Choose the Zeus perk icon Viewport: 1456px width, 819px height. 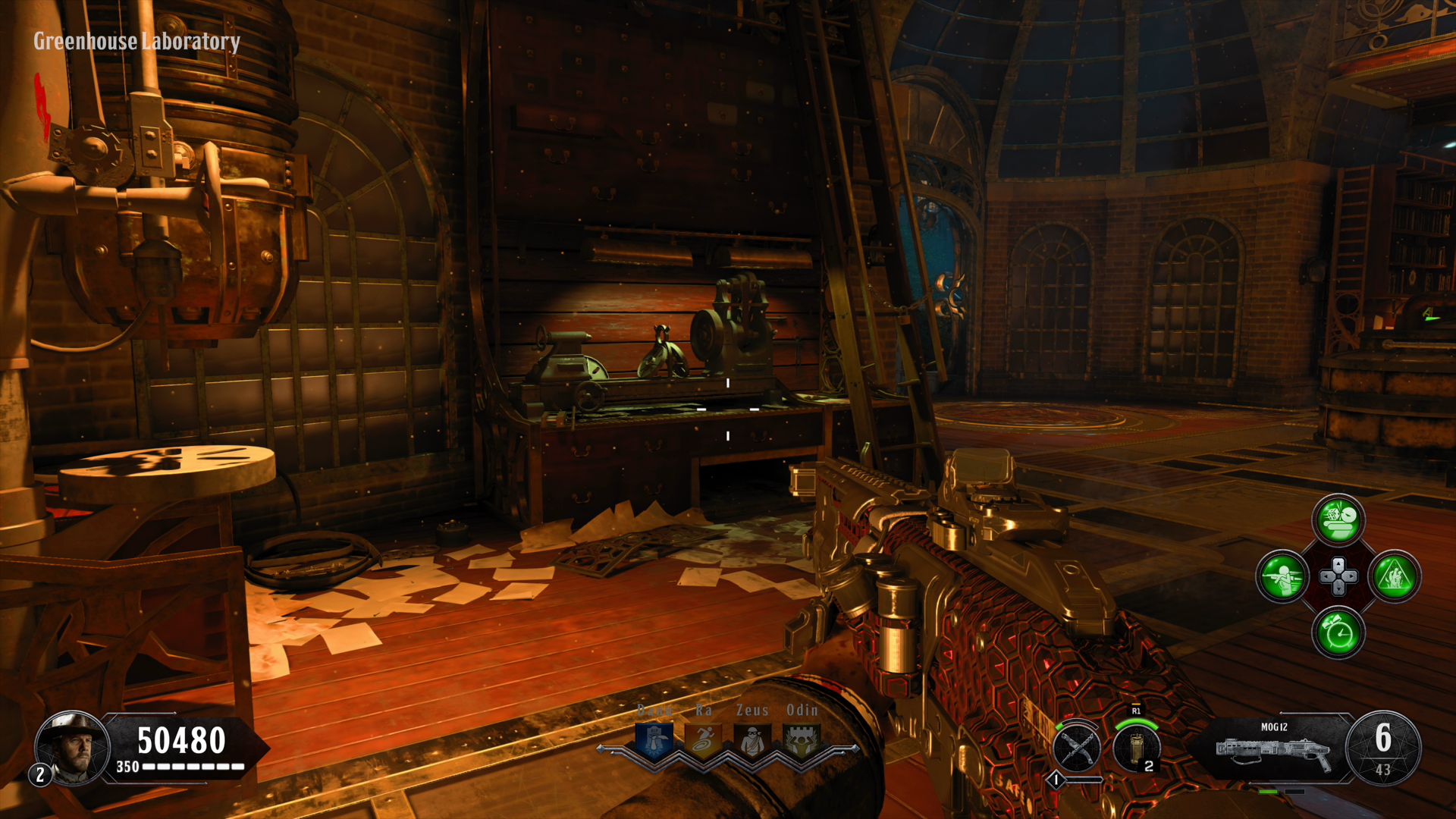tap(752, 739)
